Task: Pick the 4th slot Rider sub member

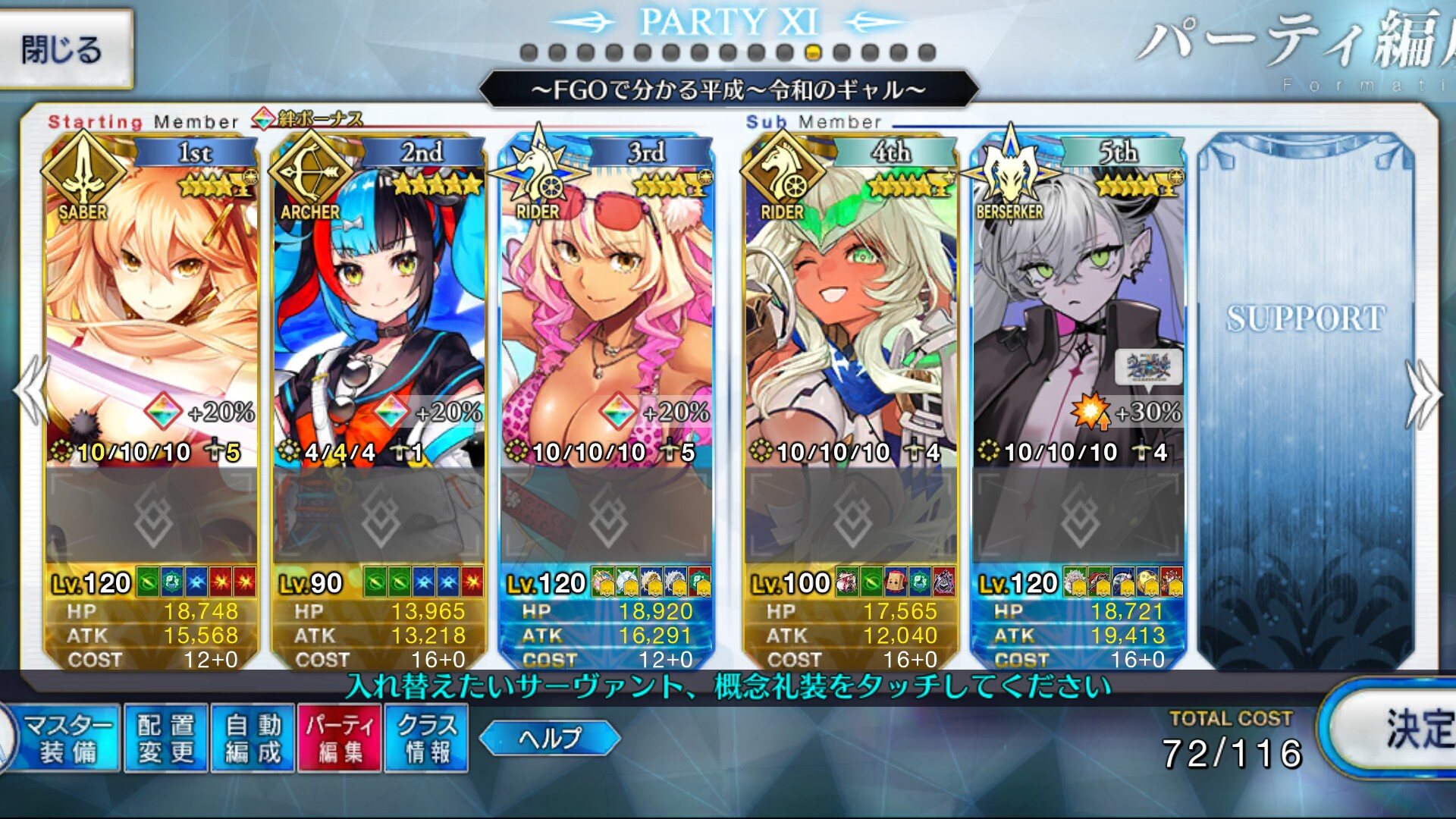Action: (851, 303)
